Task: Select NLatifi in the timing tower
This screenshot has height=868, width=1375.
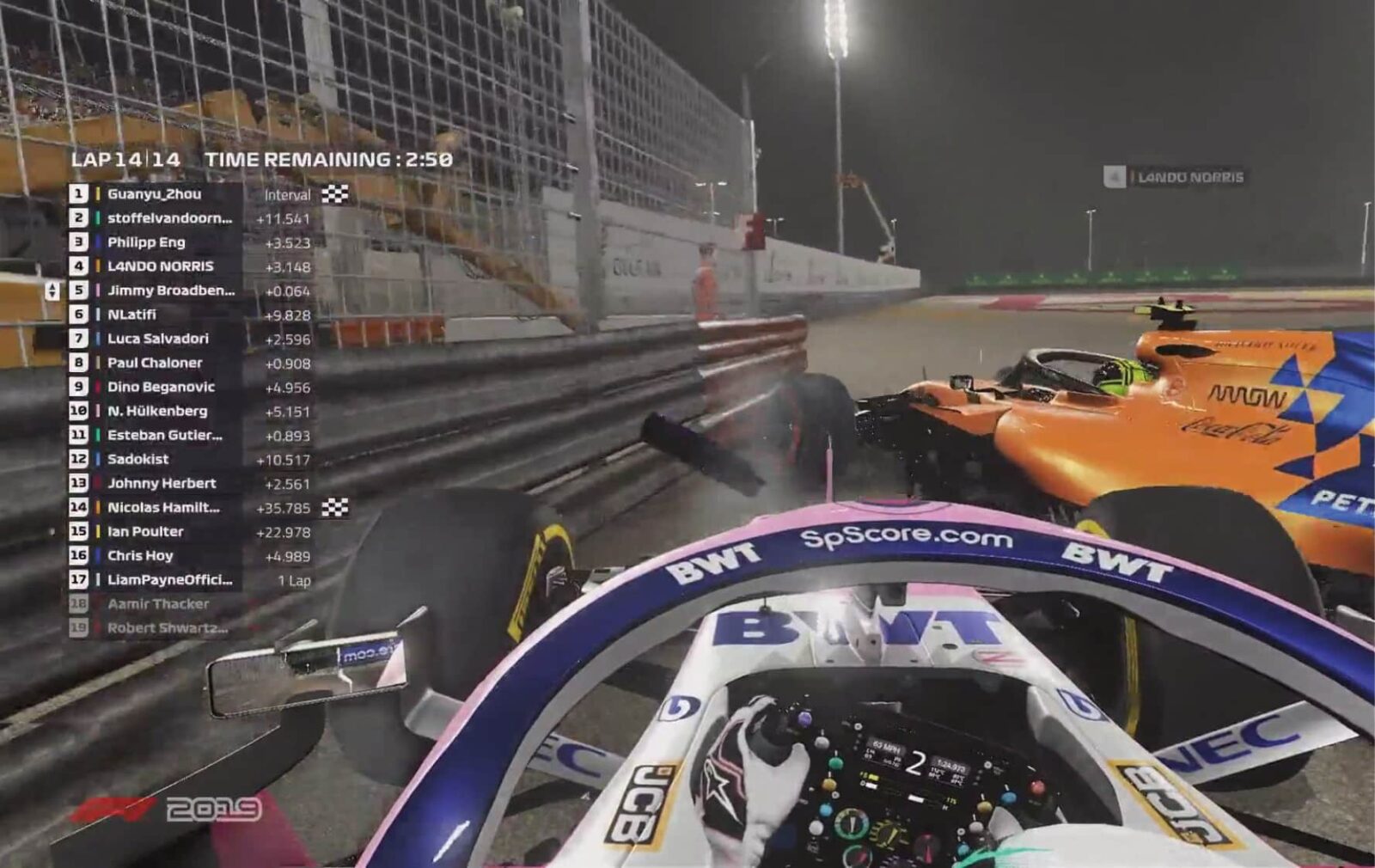Action: pyautogui.click(x=131, y=315)
